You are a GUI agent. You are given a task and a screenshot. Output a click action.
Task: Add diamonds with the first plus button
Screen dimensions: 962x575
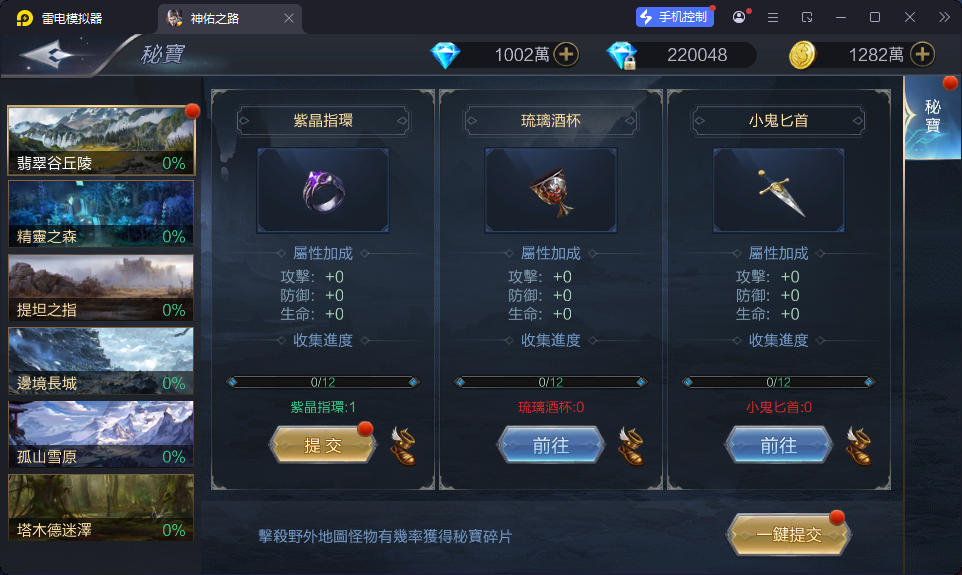(567, 54)
